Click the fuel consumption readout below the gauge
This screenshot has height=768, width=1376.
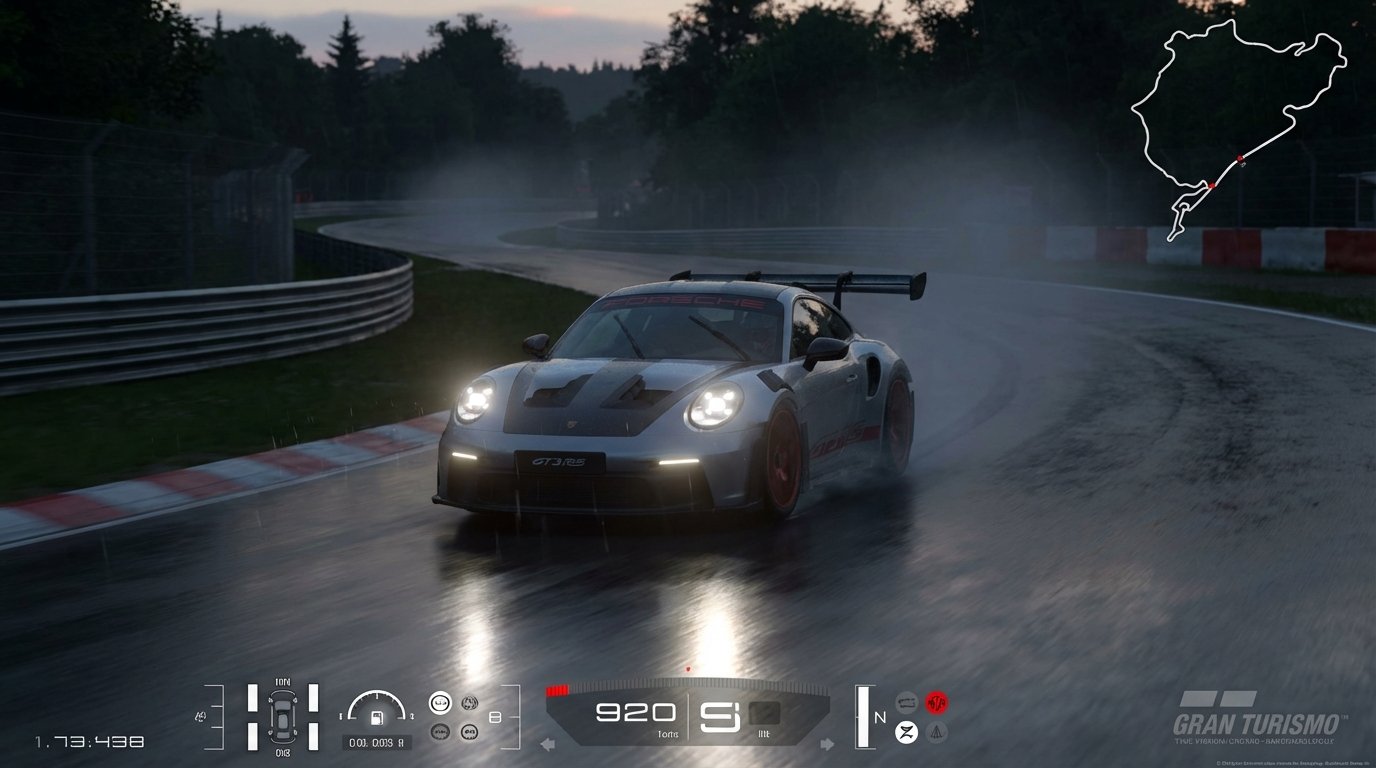[377, 742]
